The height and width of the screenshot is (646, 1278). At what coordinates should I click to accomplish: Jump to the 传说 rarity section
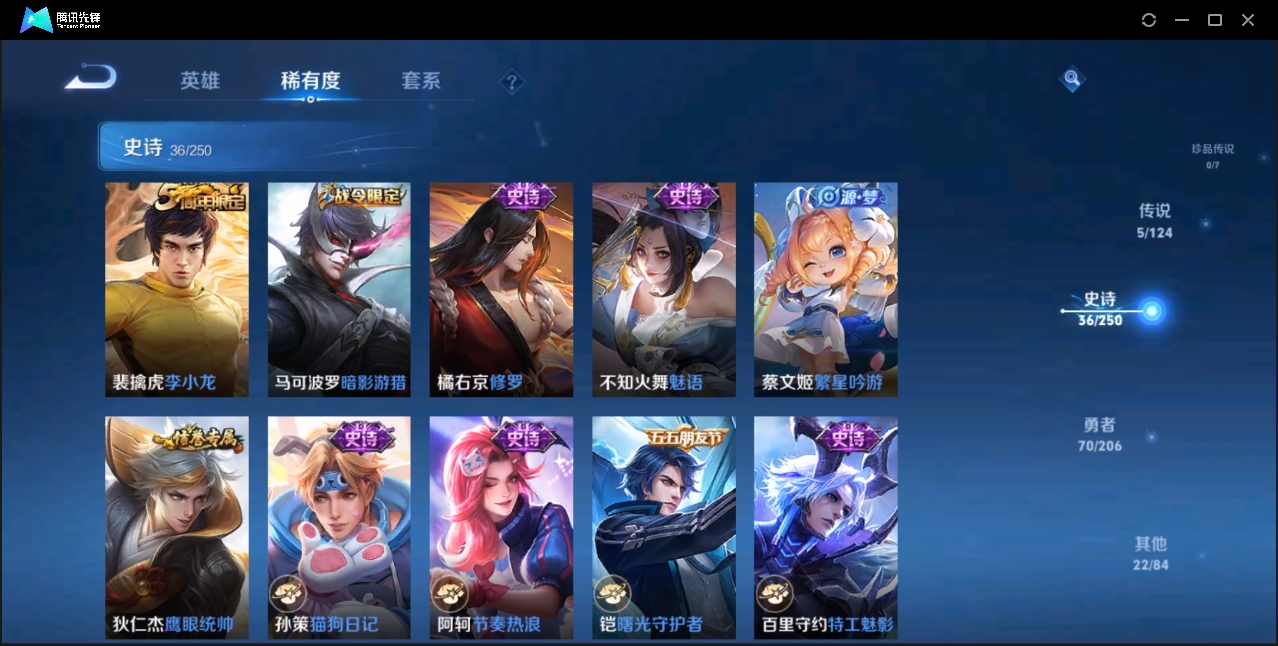point(1154,221)
